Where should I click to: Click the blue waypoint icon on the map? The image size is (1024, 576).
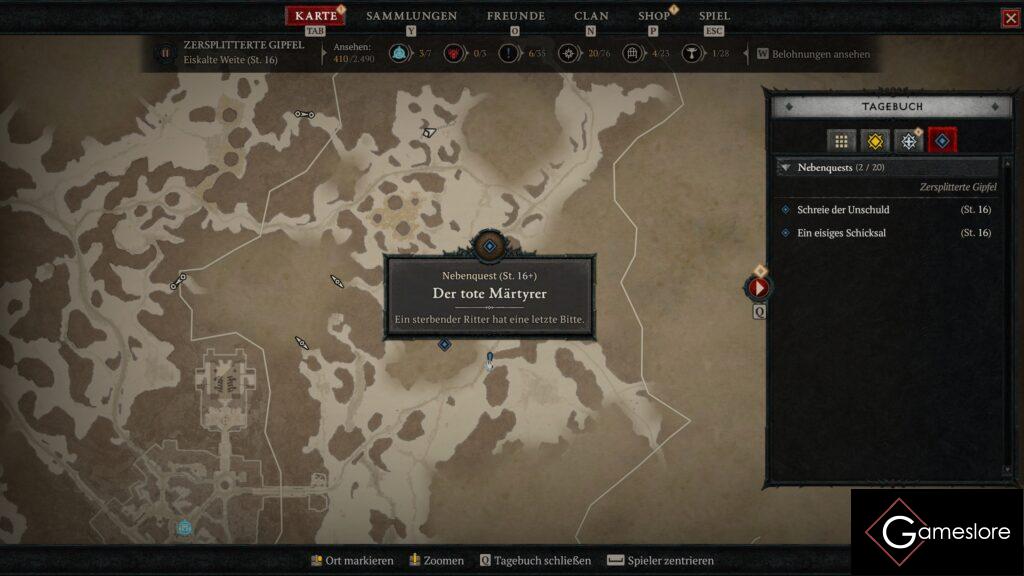(184, 527)
